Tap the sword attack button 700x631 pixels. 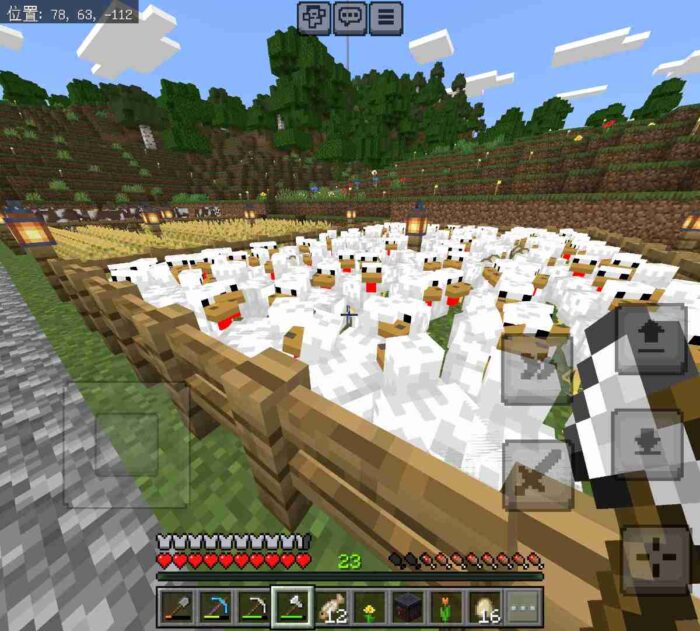pyautogui.click(x=538, y=475)
